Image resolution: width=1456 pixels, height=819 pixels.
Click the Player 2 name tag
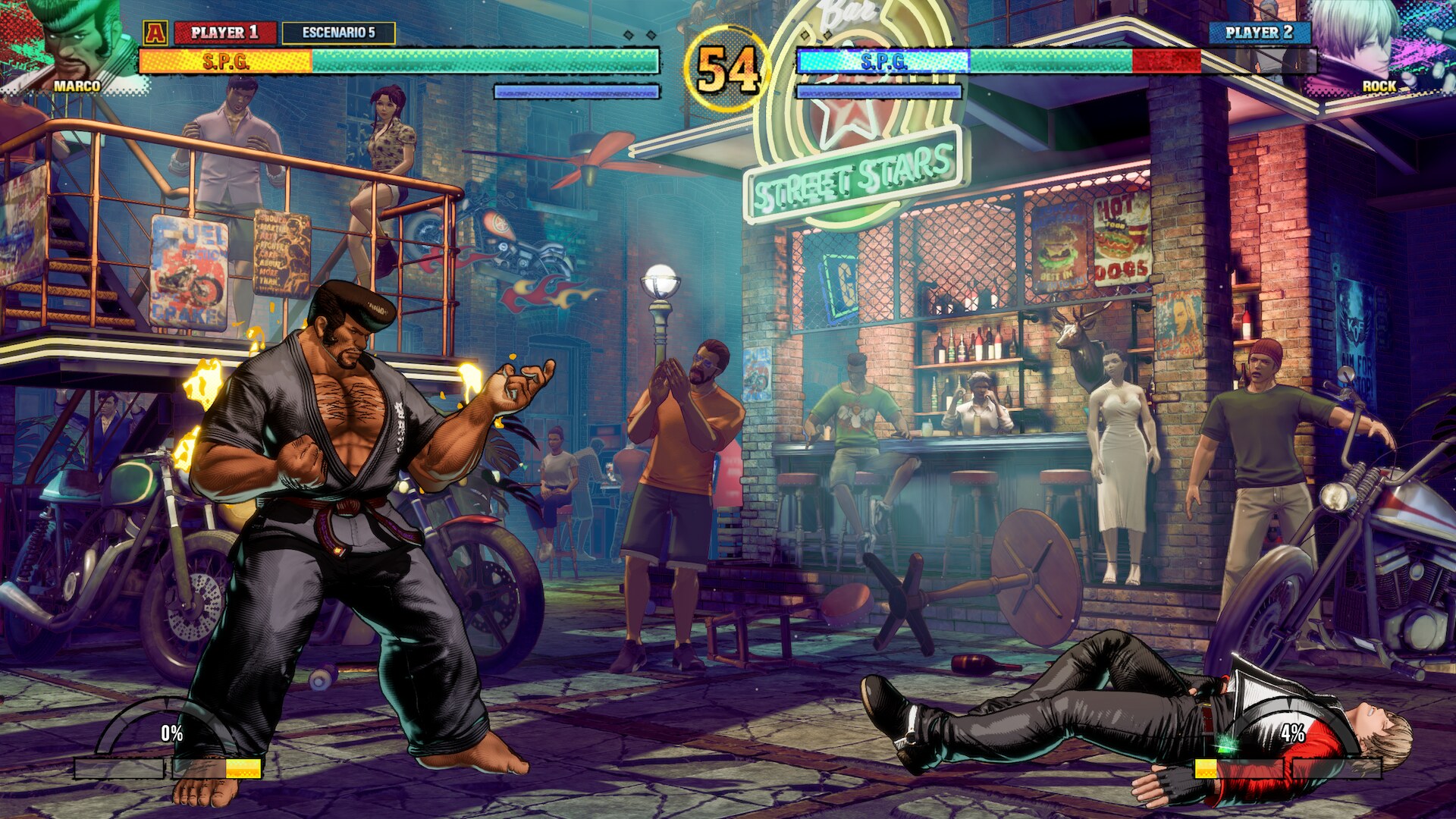tap(1259, 33)
